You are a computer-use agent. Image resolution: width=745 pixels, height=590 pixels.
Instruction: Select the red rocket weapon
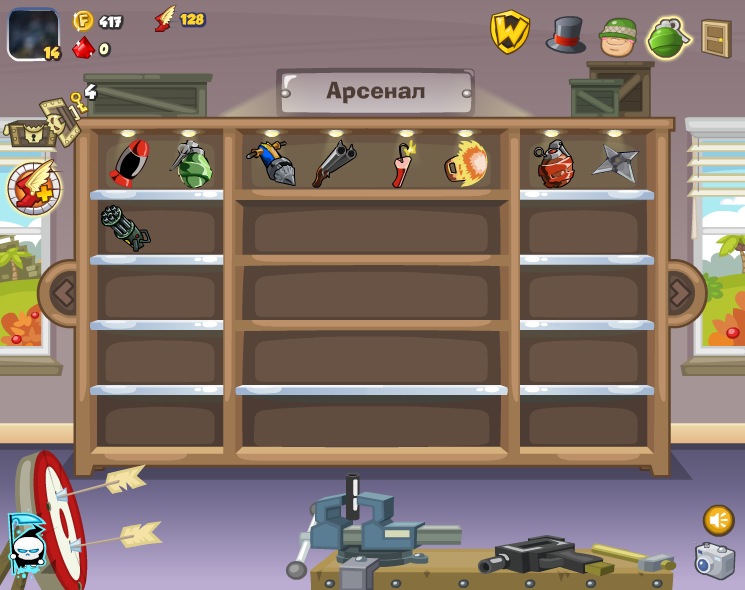tap(130, 162)
